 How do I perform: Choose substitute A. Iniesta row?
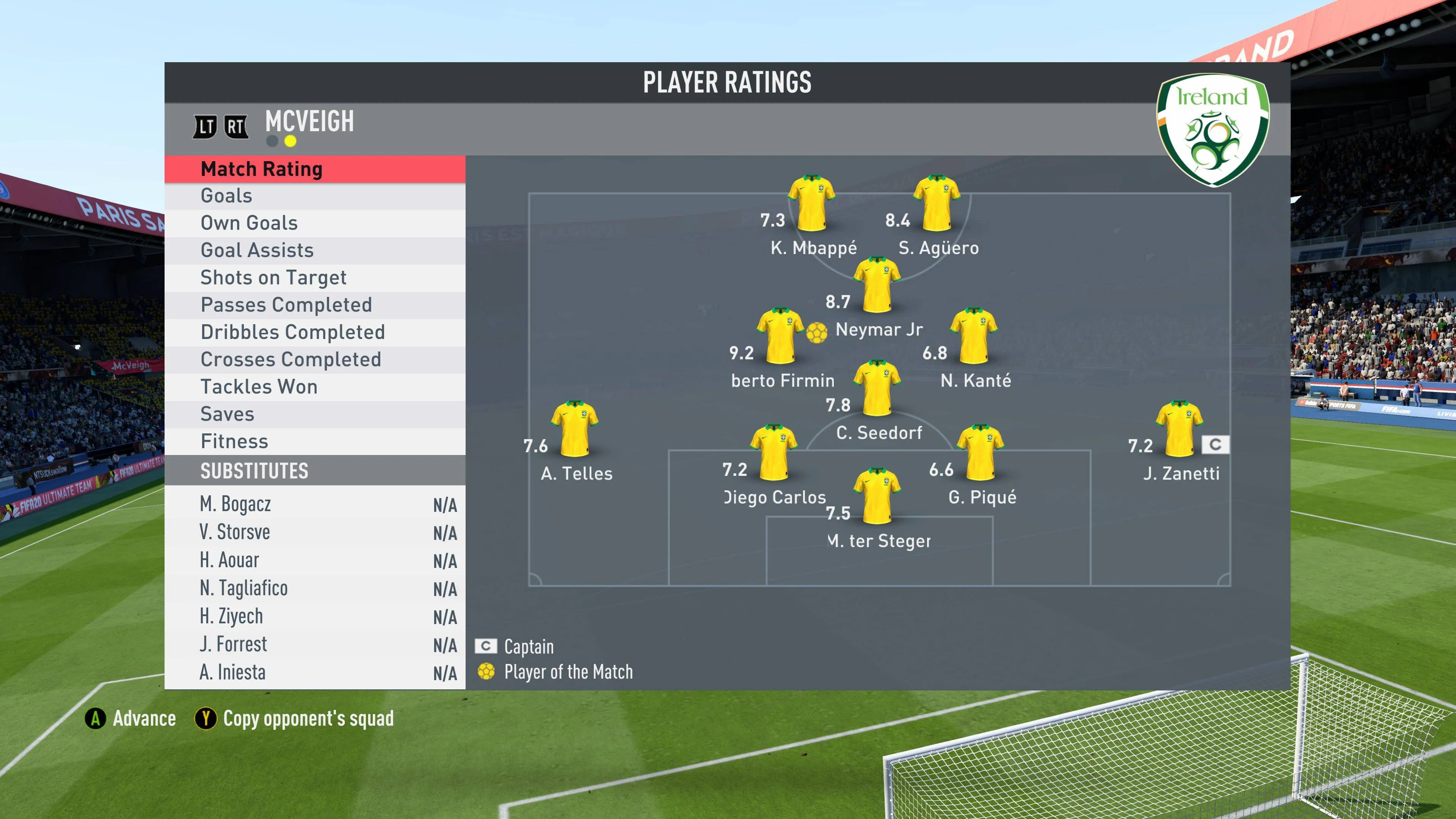[315, 672]
